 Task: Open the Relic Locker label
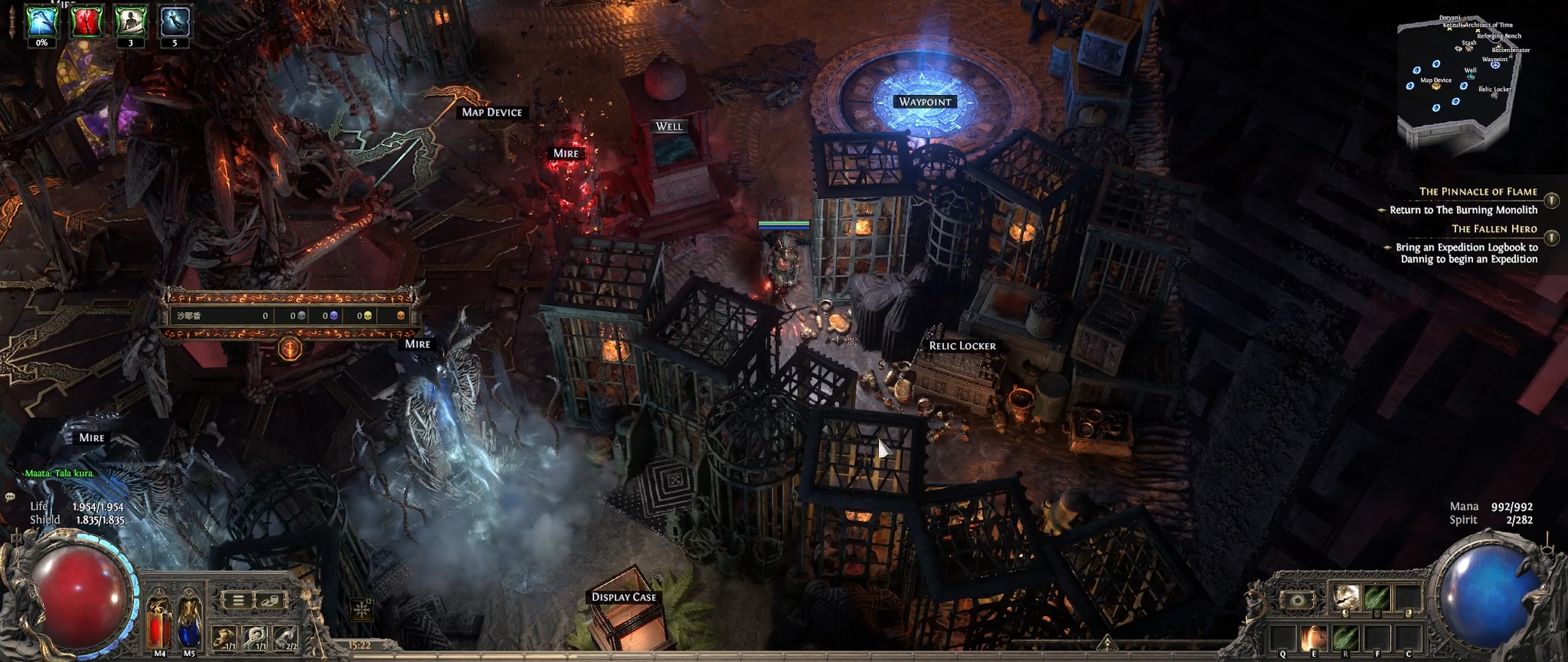pos(962,346)
